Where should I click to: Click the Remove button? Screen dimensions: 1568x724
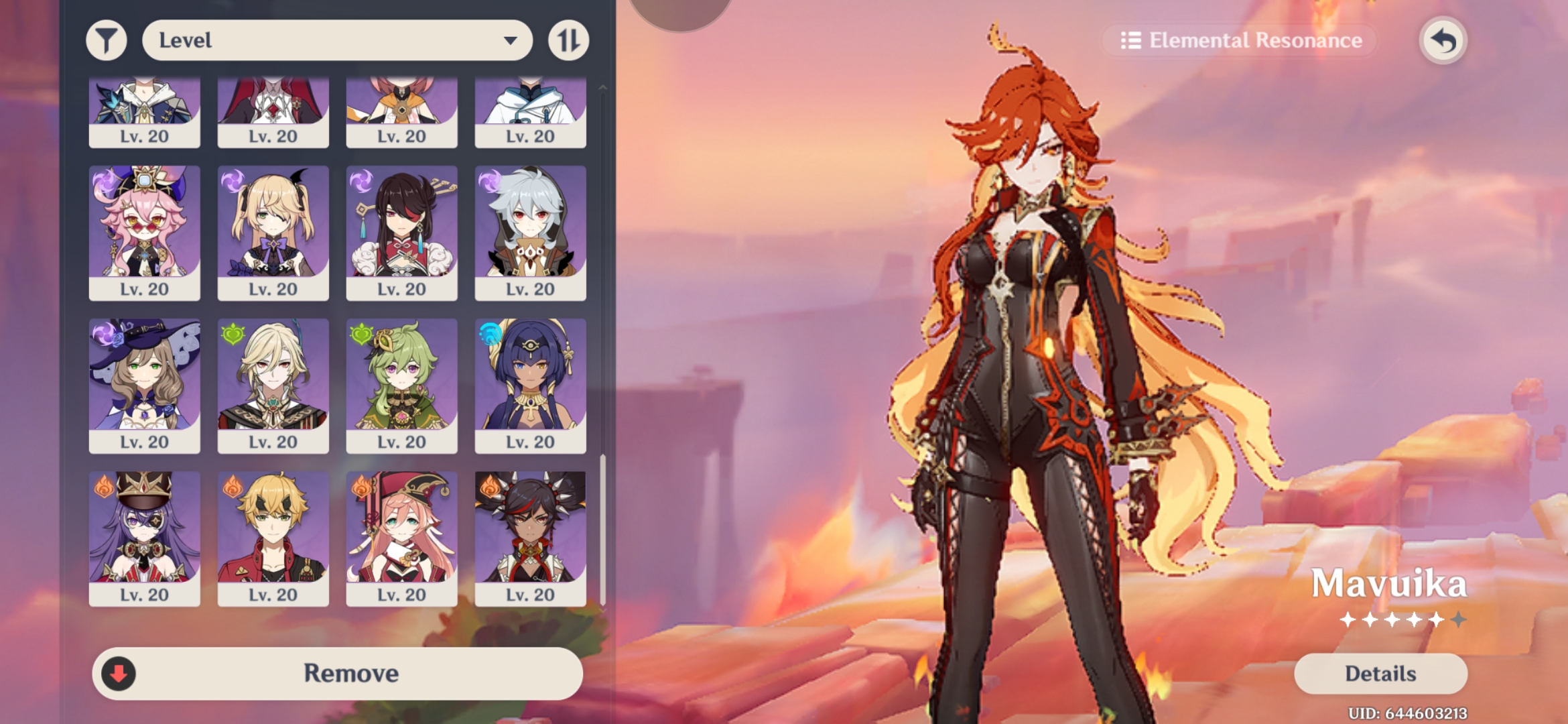pyautogui.click(x=353, y=673)
